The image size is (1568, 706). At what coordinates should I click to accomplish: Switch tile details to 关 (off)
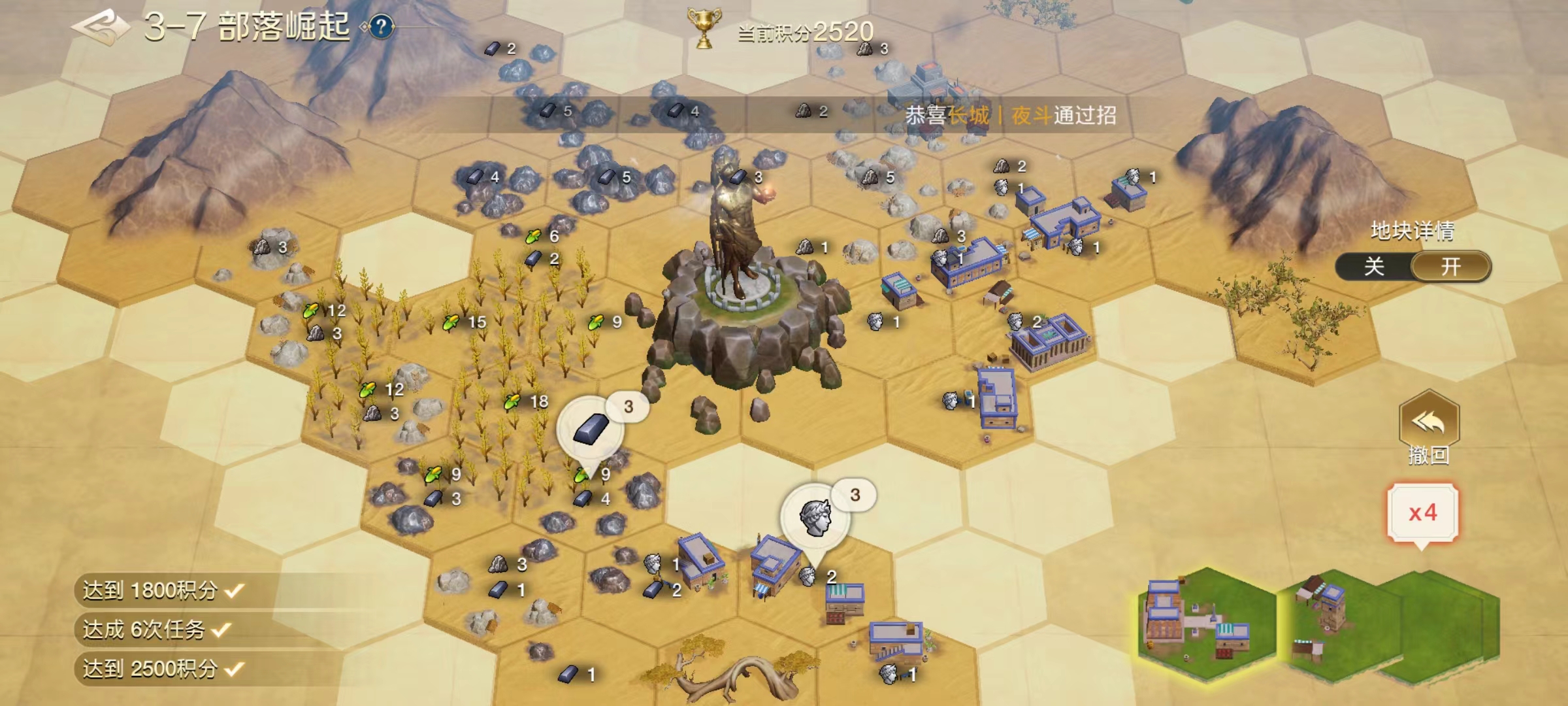click(1375, 267)
